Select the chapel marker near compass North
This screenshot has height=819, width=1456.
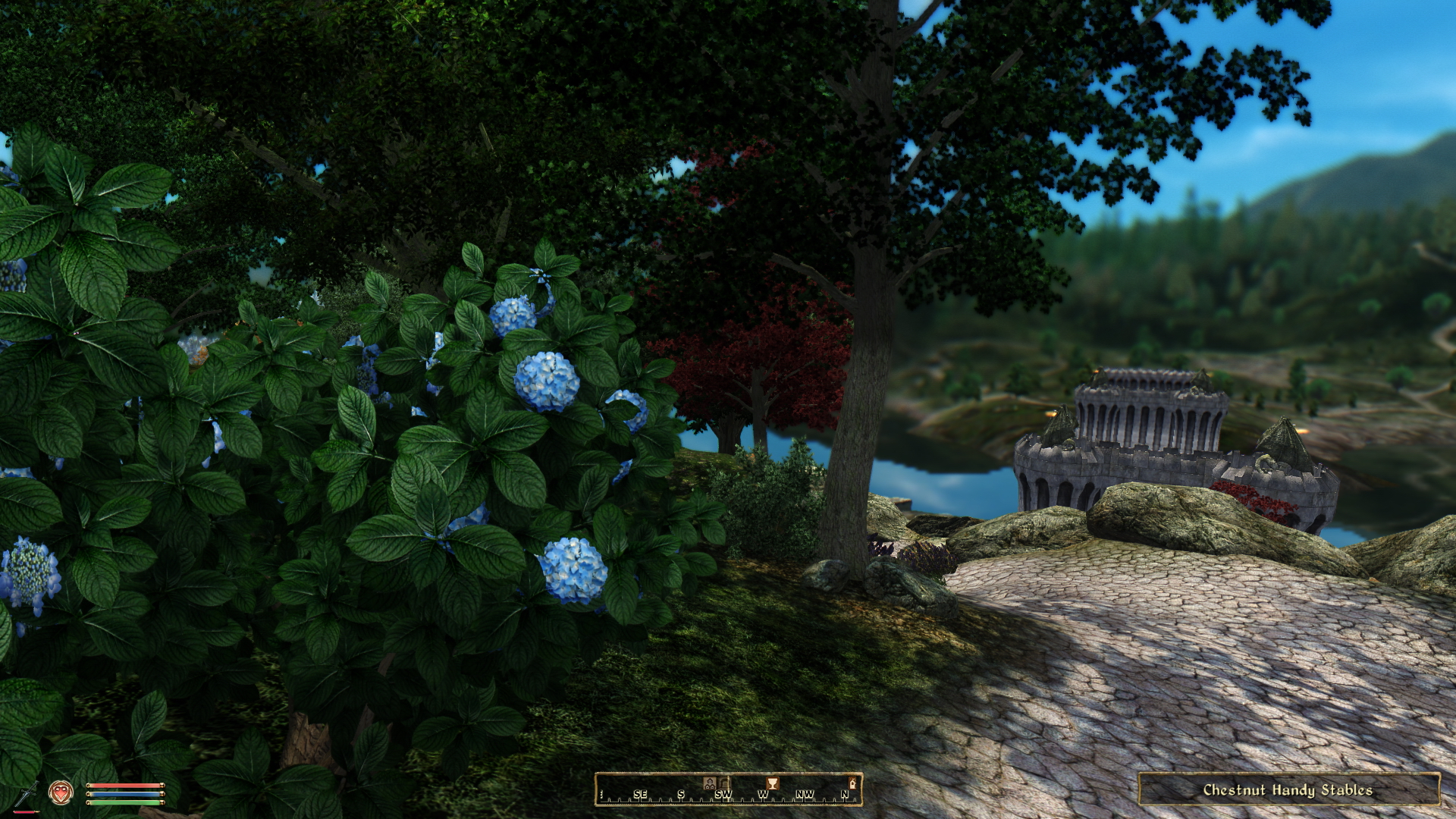[852, 783]
